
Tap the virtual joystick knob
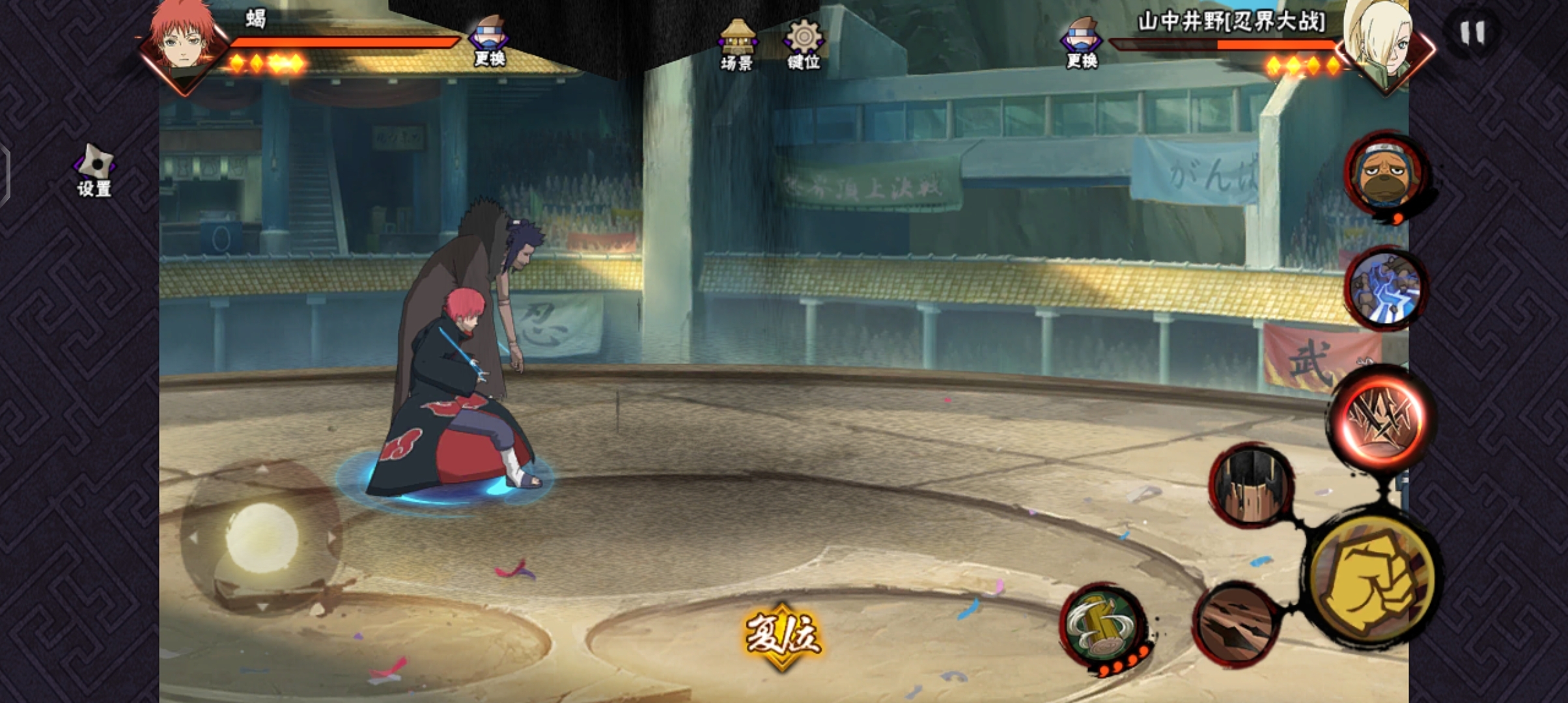click(x=261, y=538)
